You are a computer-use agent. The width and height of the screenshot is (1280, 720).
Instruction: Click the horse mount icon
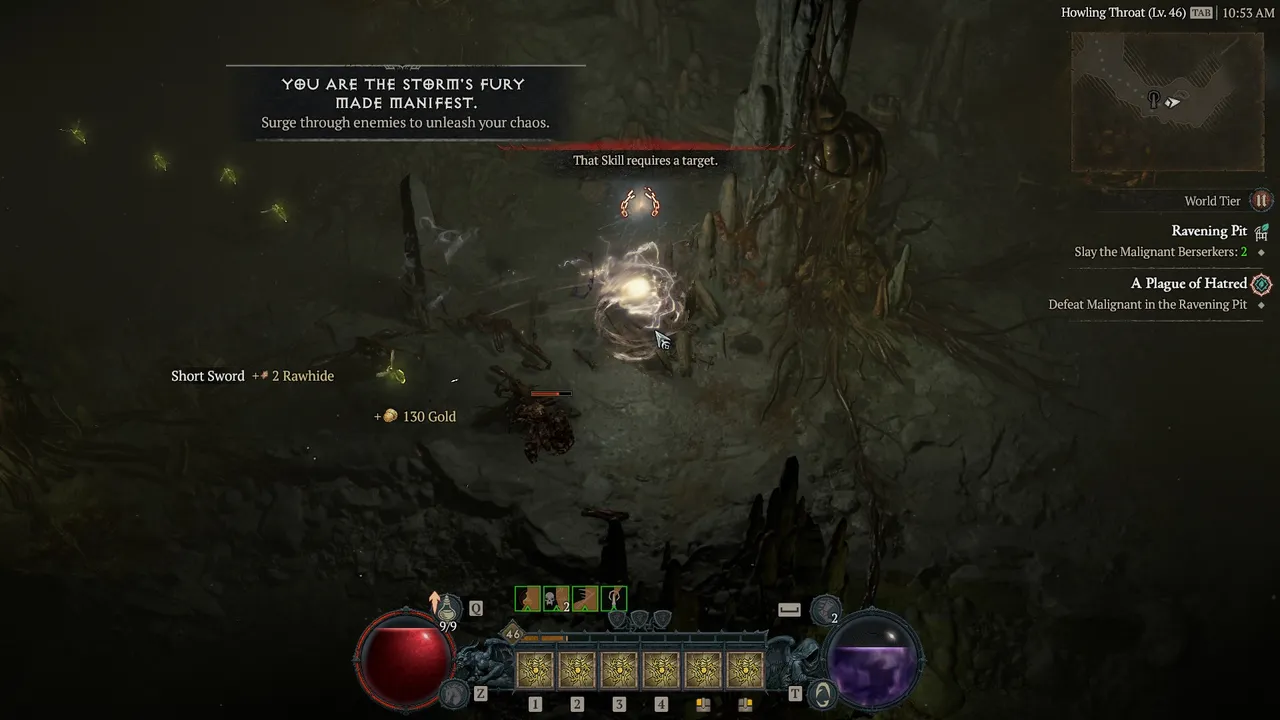click(x=456, y=692)
